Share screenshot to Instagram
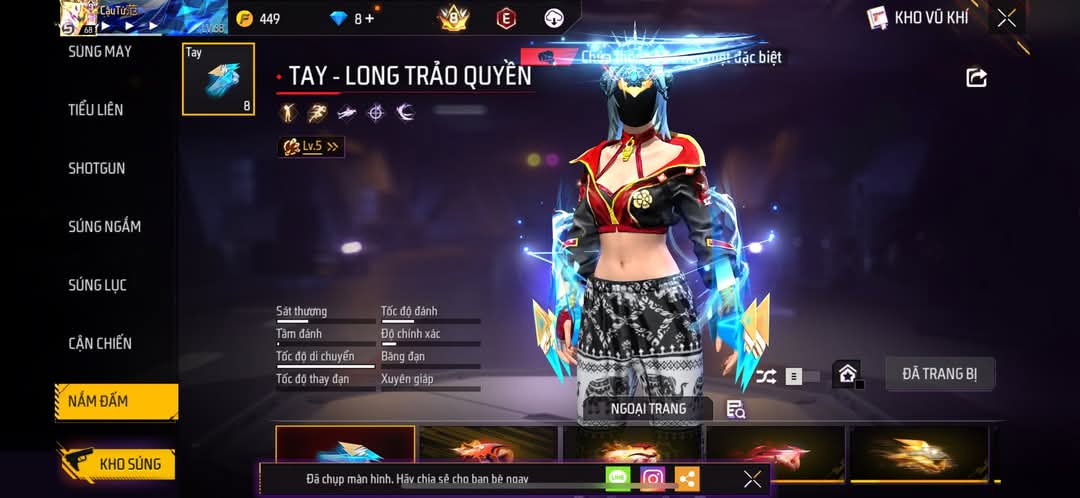1080x498 pixels. [x=652, y=479]
